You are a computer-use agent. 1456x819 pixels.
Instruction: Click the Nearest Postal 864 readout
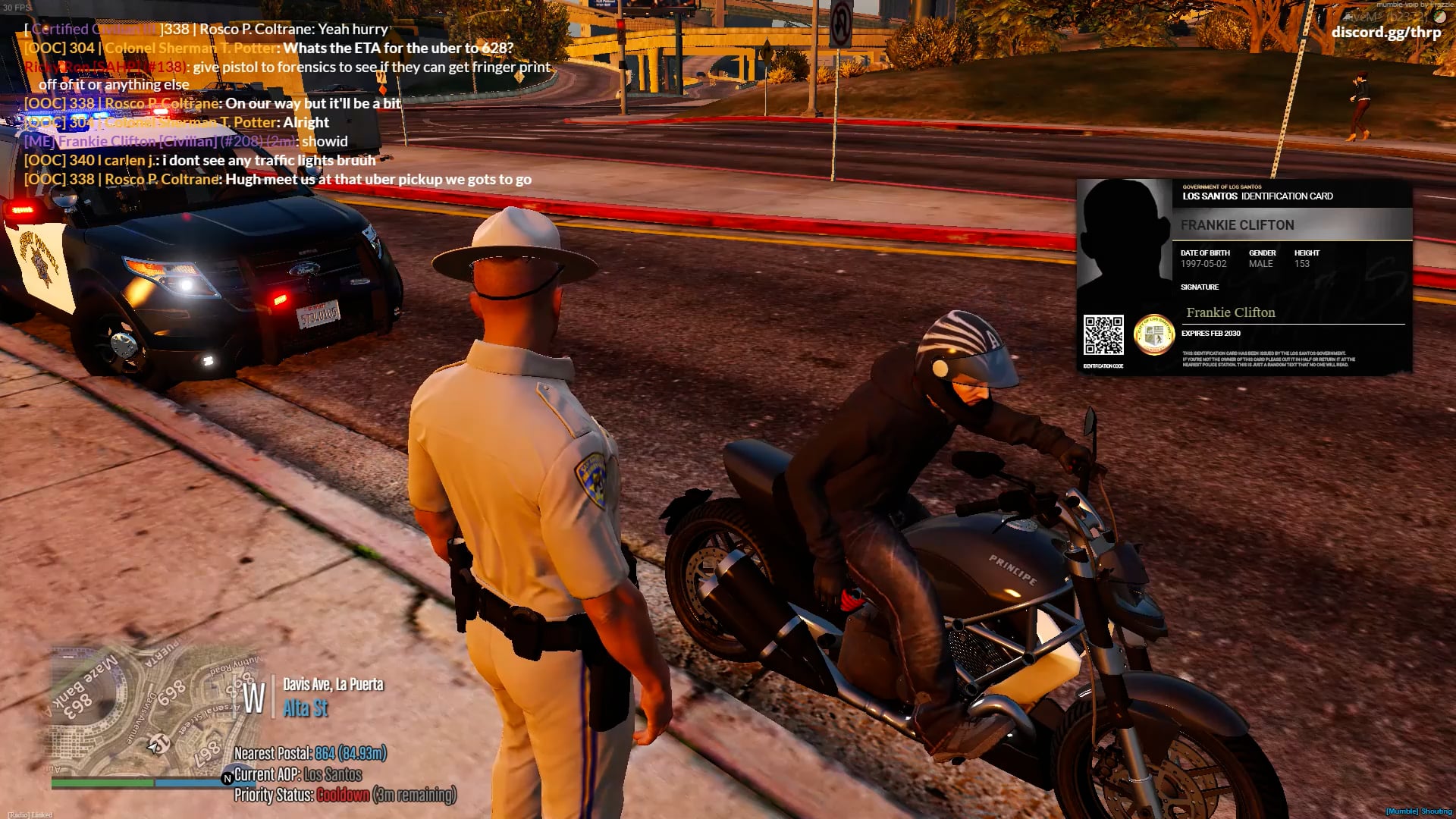click(310, 753)
